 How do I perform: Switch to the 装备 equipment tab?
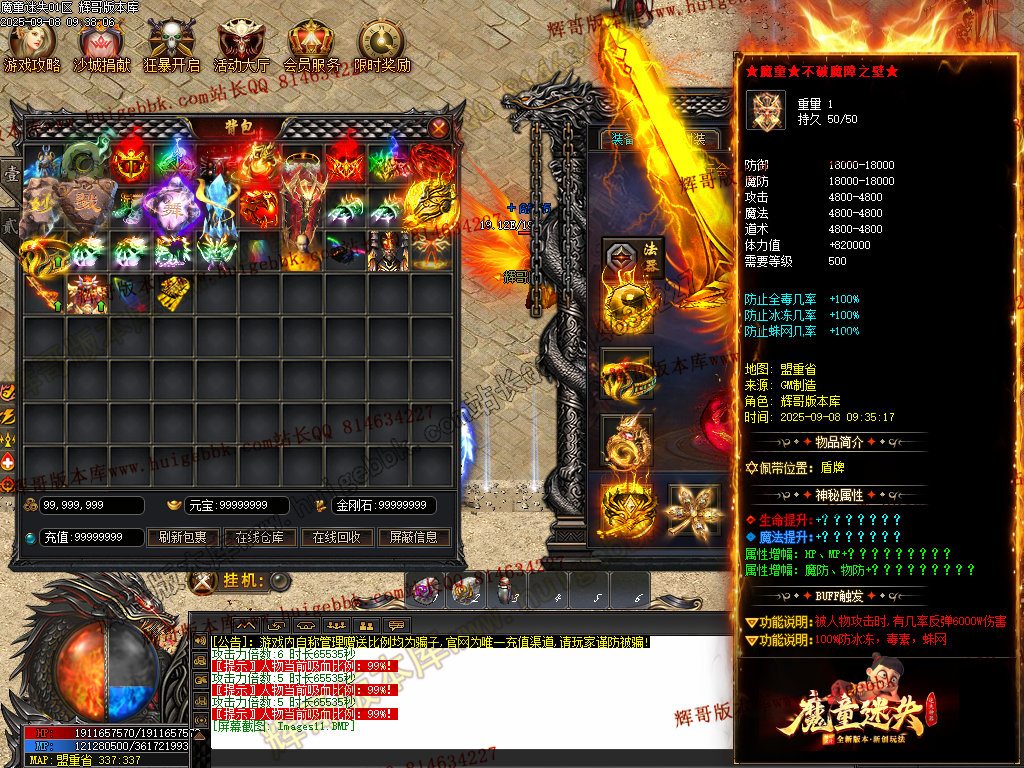(x=622, y=139)
